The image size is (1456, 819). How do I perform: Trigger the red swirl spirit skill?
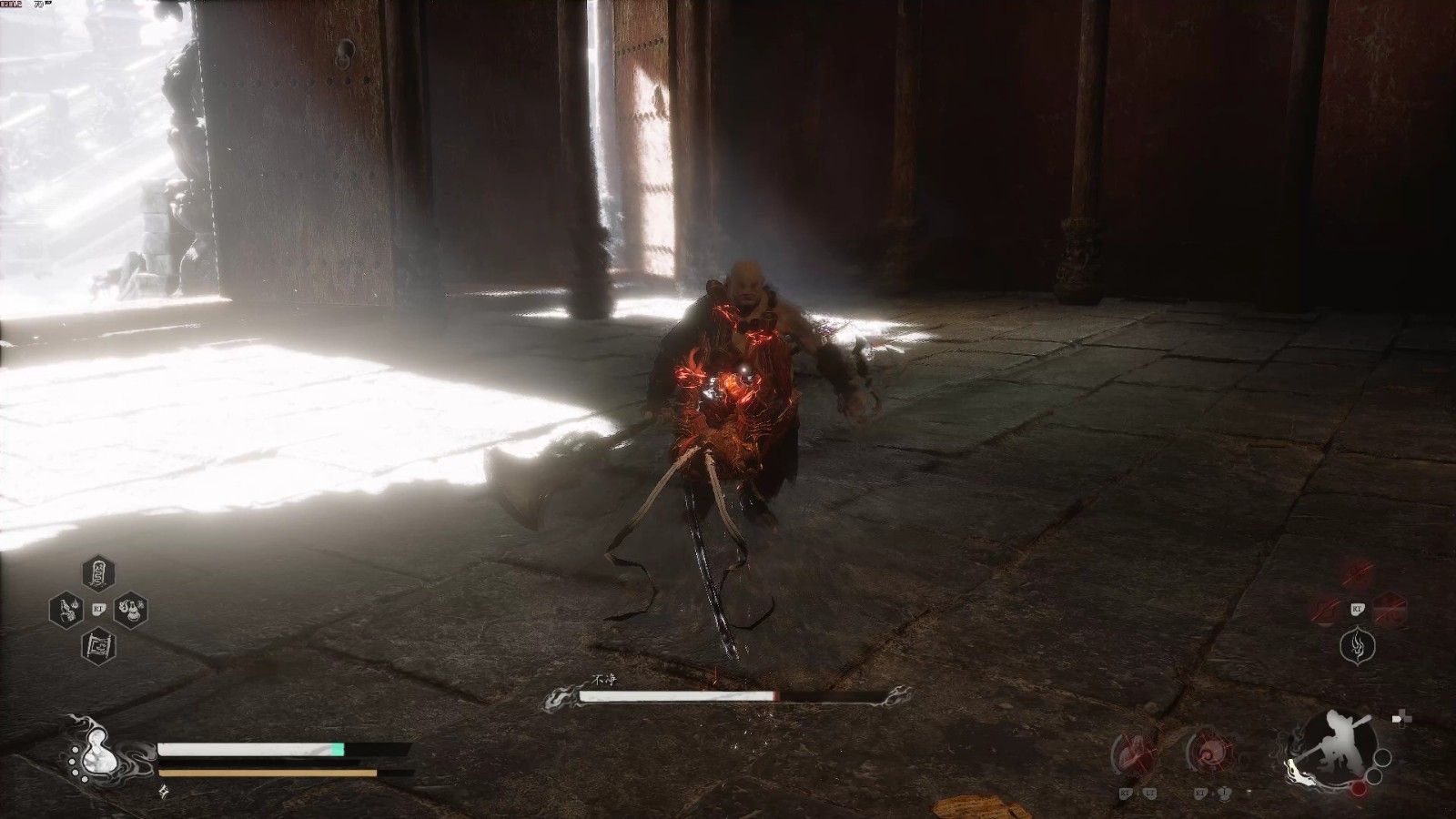point(1206,748)
